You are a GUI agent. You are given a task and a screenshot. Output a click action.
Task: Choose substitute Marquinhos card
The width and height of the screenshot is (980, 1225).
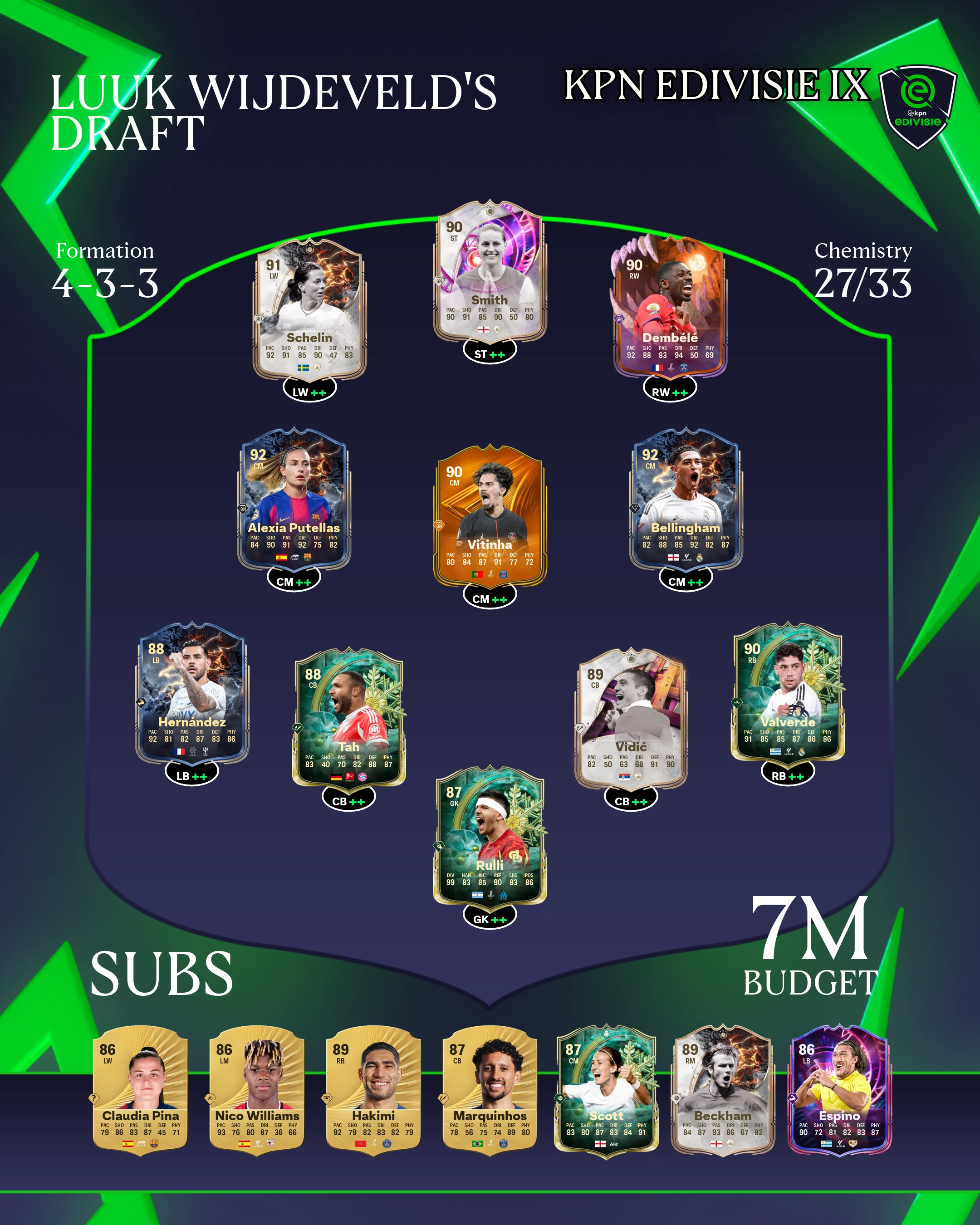(x=490, y=1090)
